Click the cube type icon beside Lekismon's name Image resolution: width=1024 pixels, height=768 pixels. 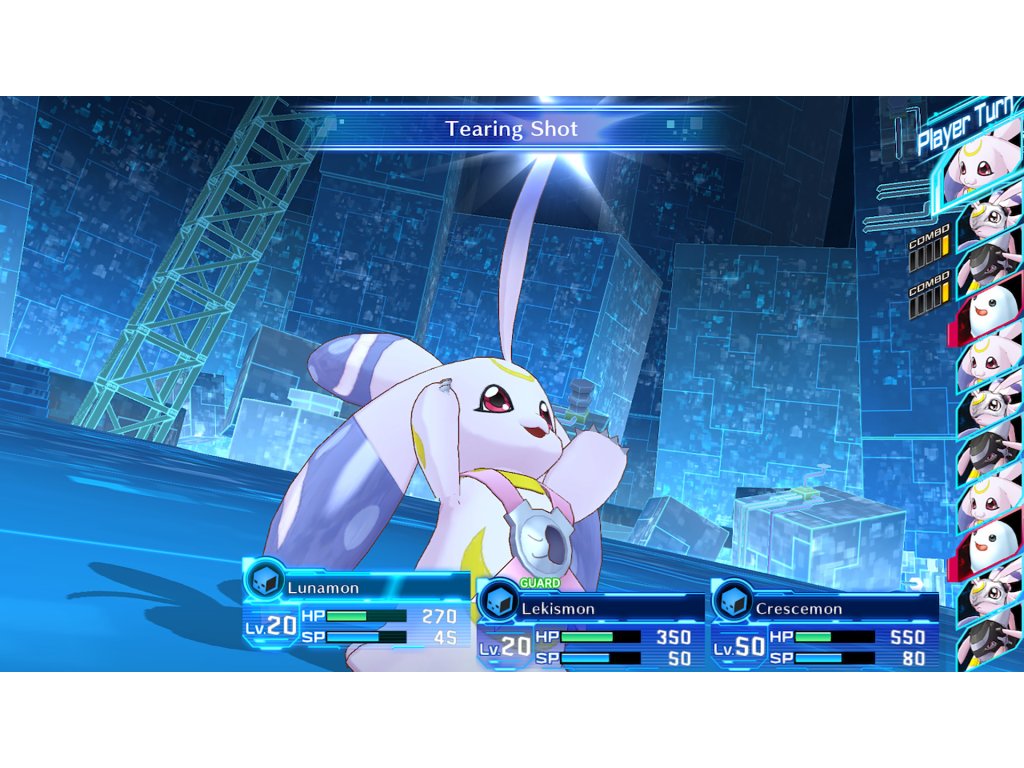click(498, 602)
